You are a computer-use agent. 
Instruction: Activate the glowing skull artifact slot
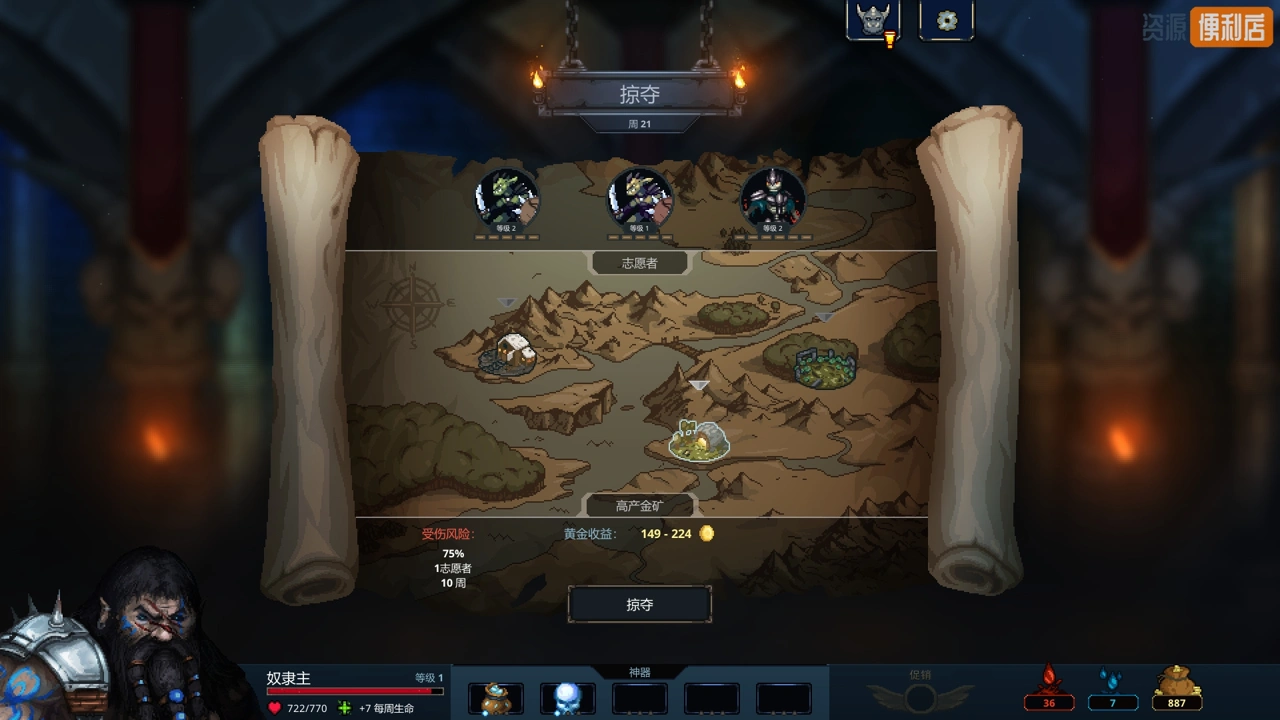click(567, 698)
